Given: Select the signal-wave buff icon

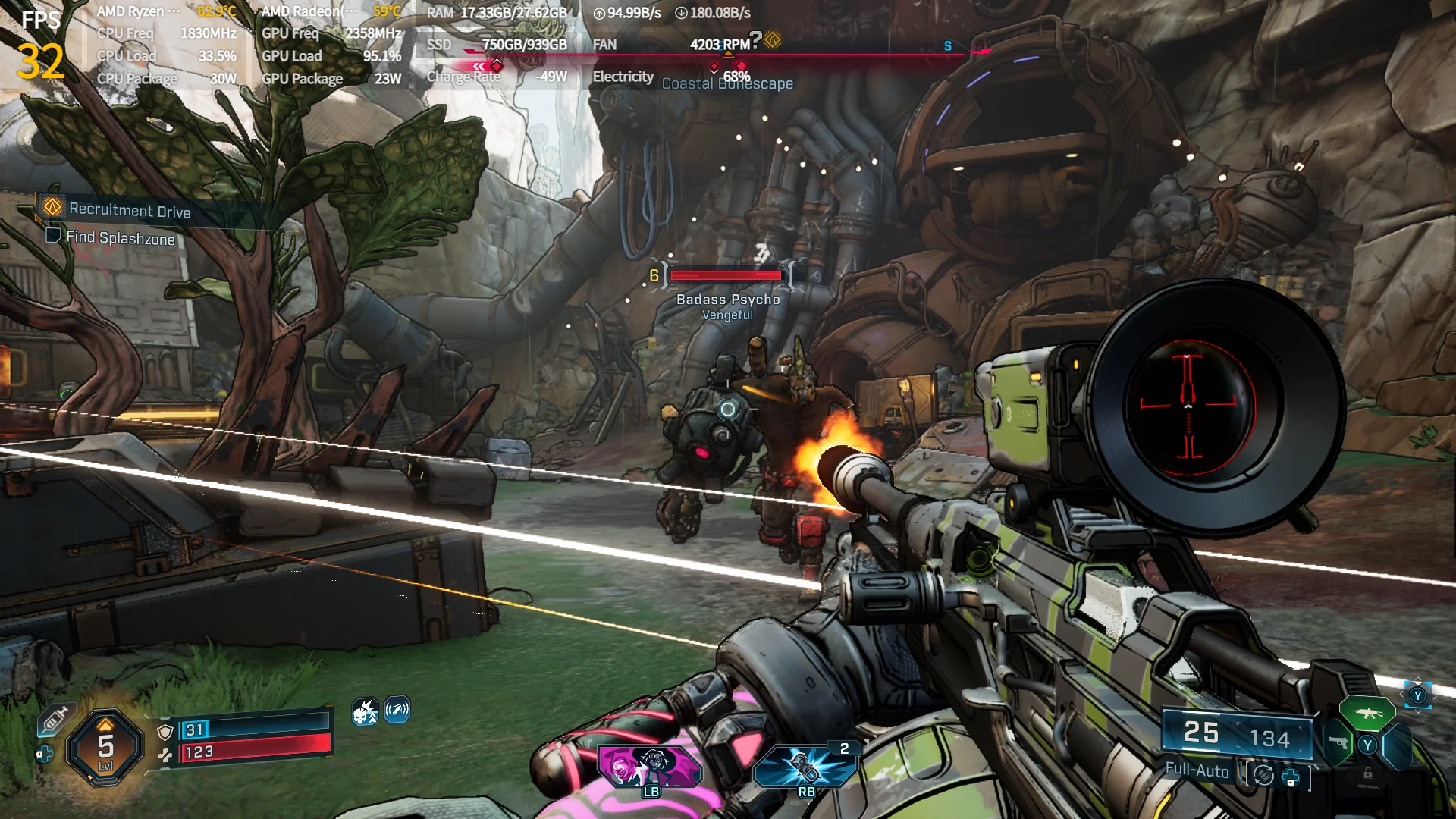Looking at the screenshot, I should 397,710.
